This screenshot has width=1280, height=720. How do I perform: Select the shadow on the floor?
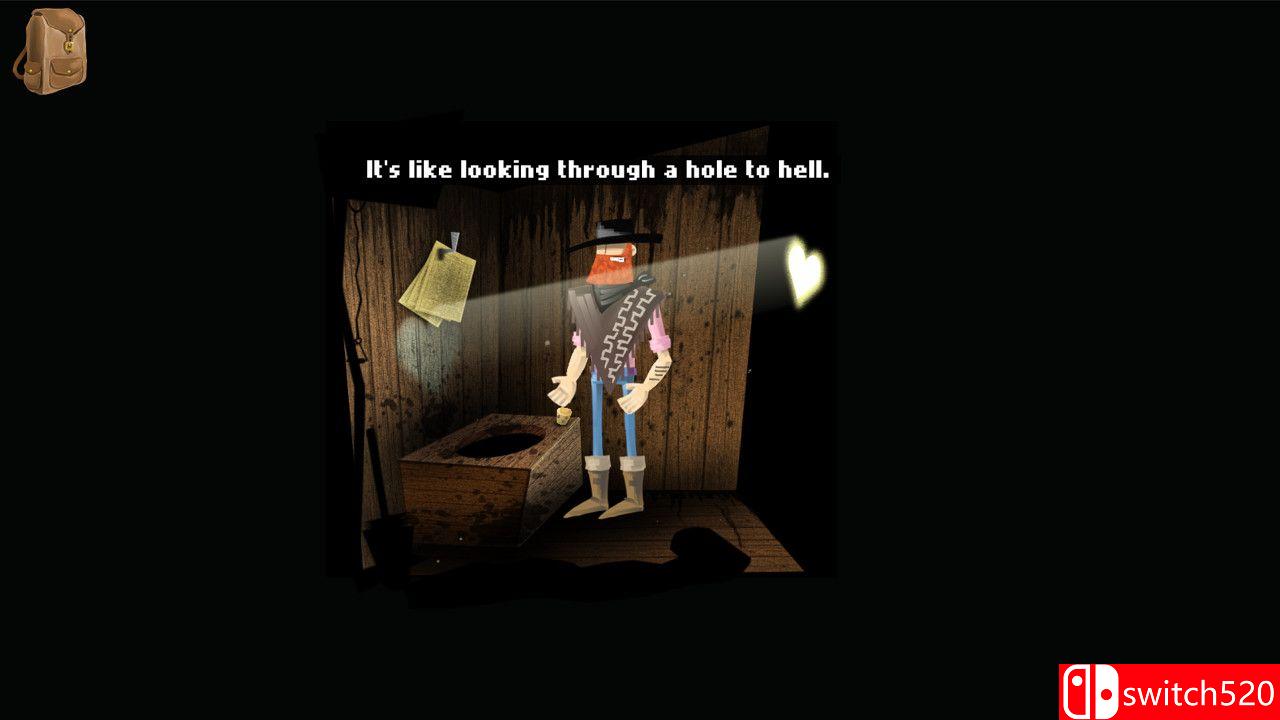(700, 545)
